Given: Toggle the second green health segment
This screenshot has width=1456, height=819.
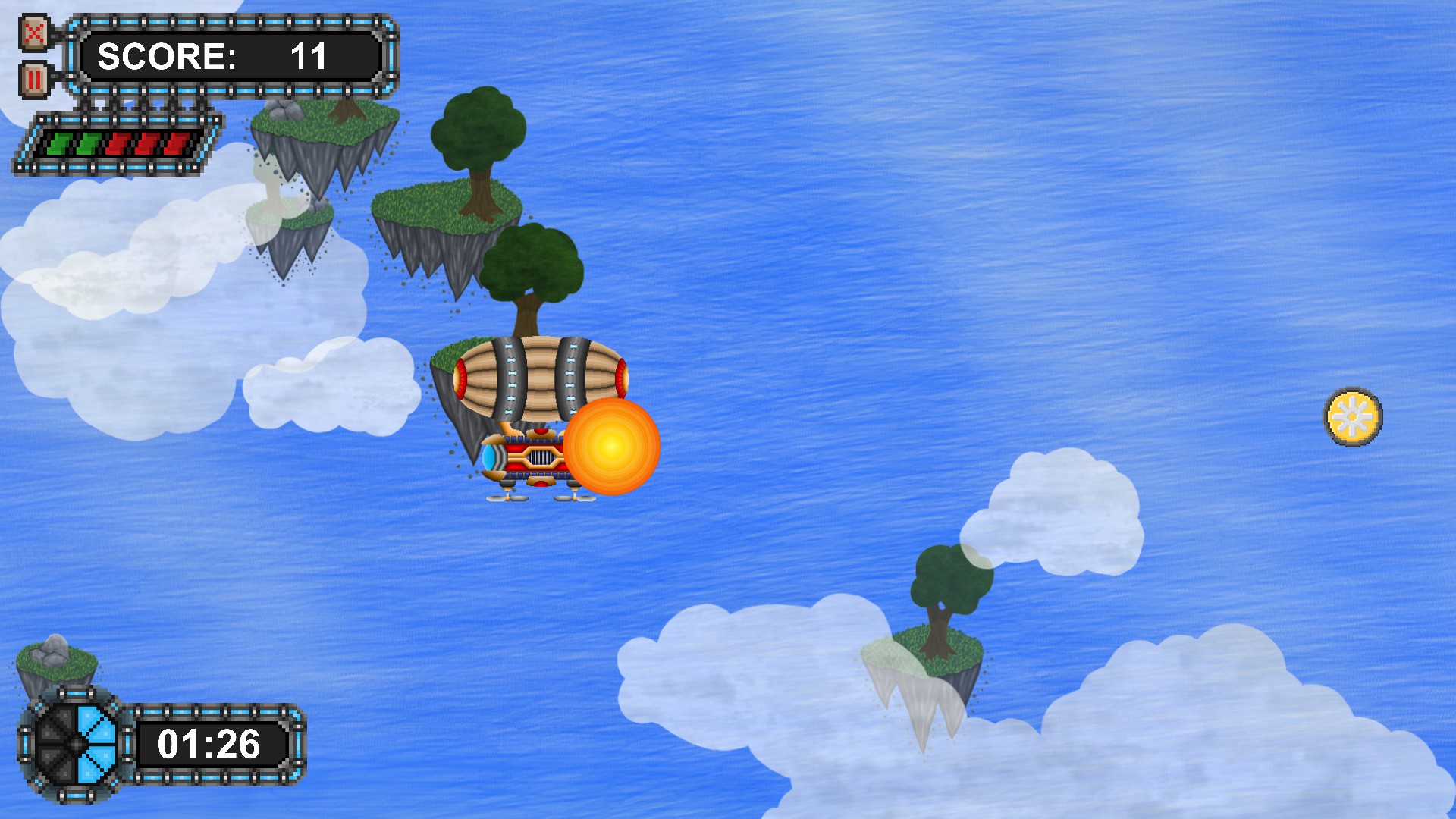Looking at the screenshot, I should [x=88, y=145].
